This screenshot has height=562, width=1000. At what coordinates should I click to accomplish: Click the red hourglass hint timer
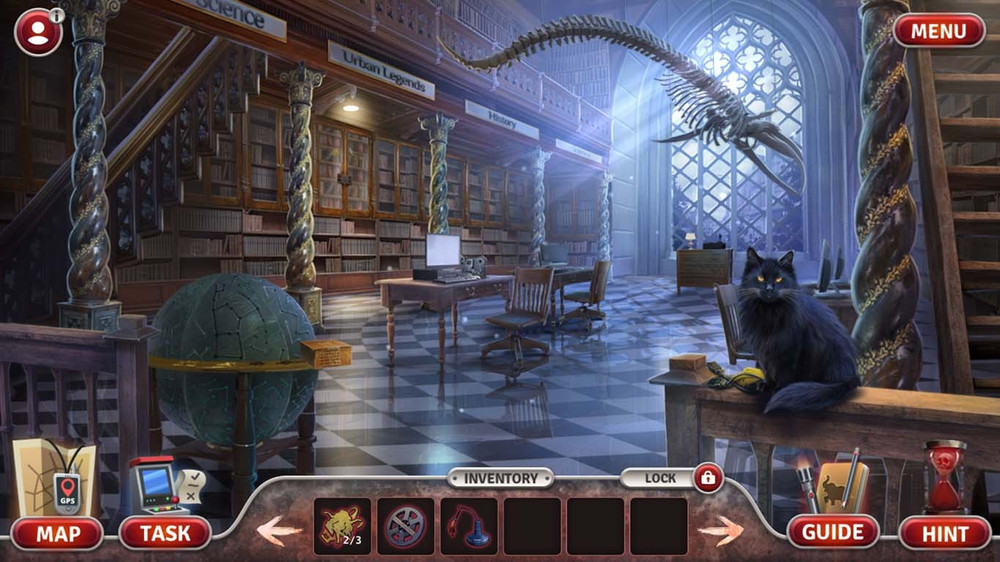pos(945,478)
